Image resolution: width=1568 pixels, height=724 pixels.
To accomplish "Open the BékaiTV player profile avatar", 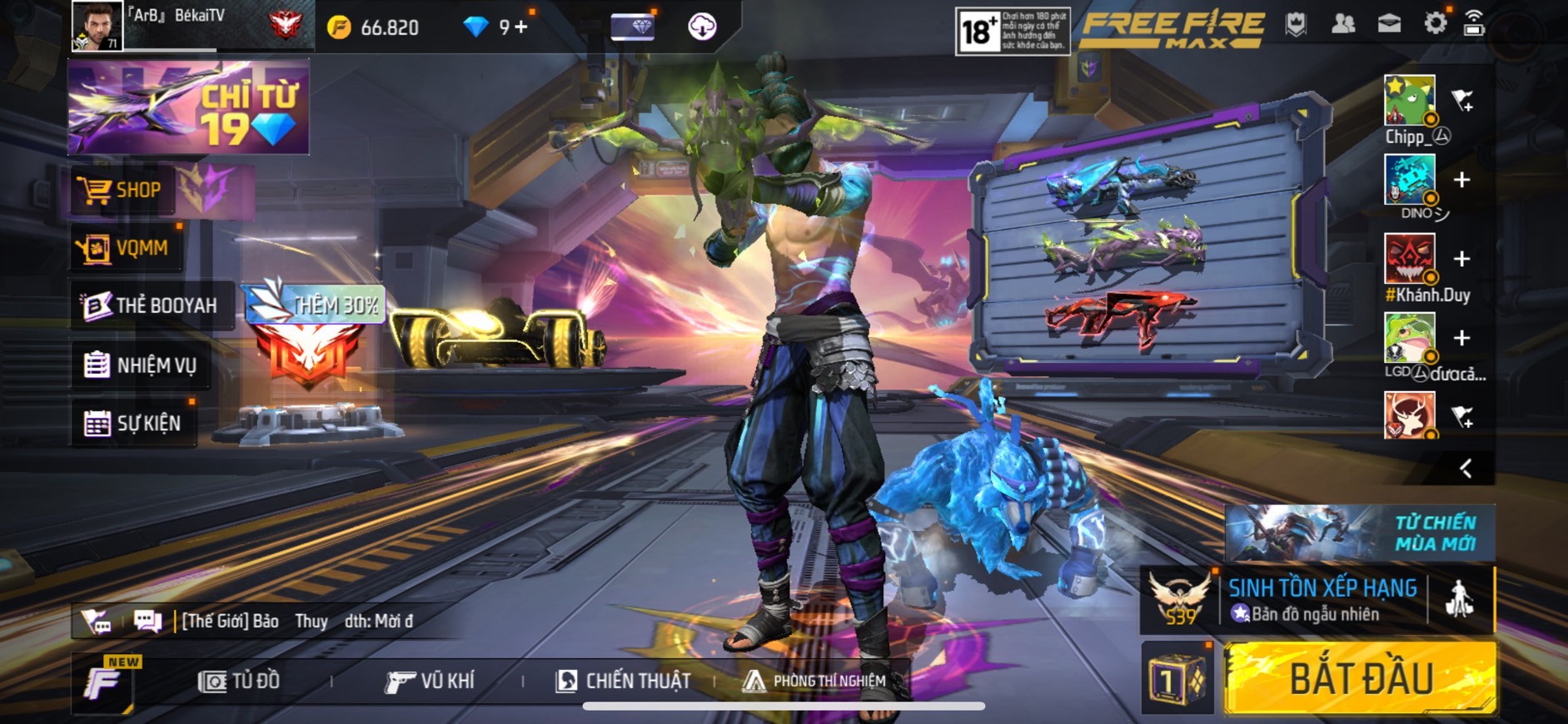I will tap(97, 26).
